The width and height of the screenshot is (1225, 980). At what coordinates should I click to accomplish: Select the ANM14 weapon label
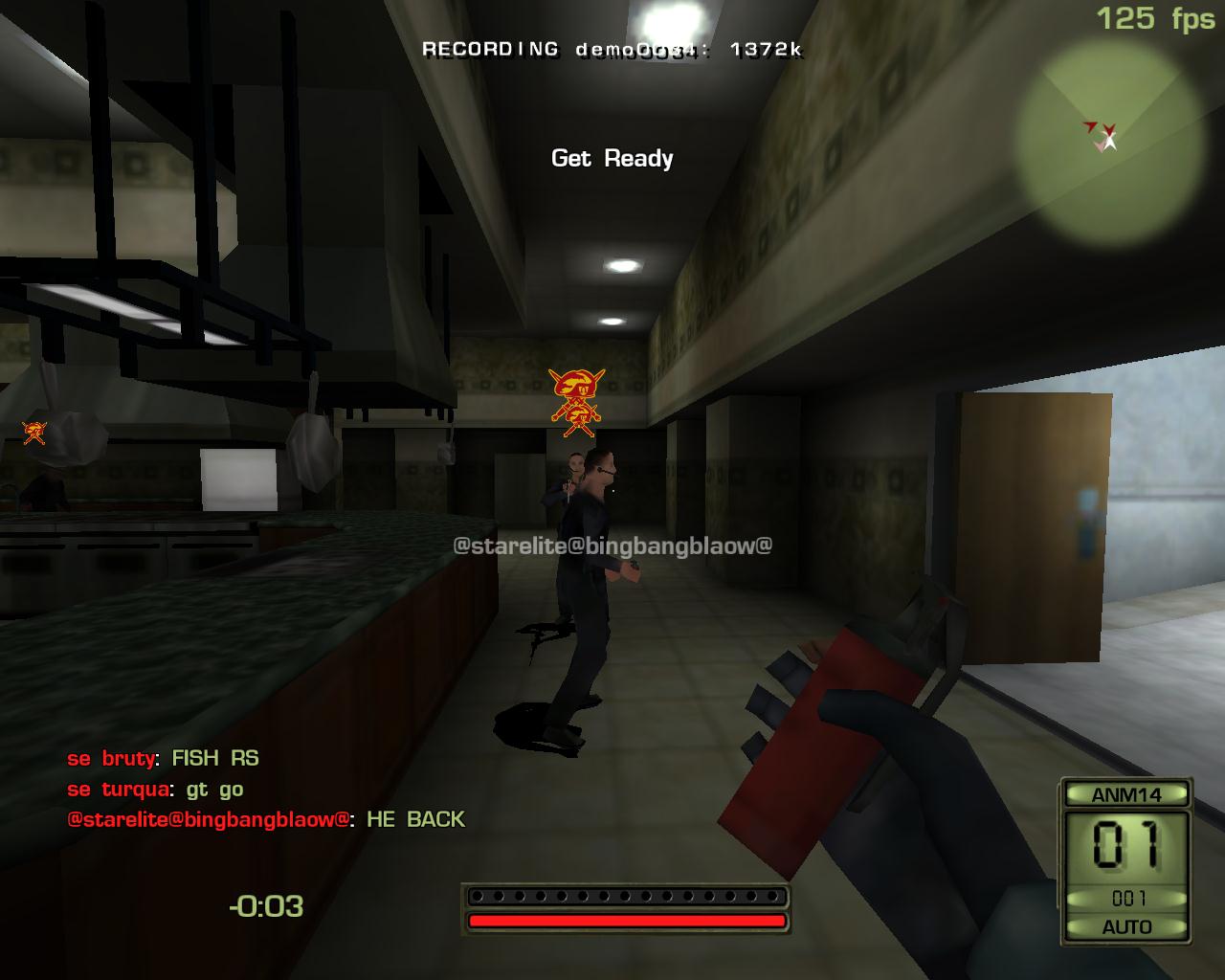point(1125,794)
